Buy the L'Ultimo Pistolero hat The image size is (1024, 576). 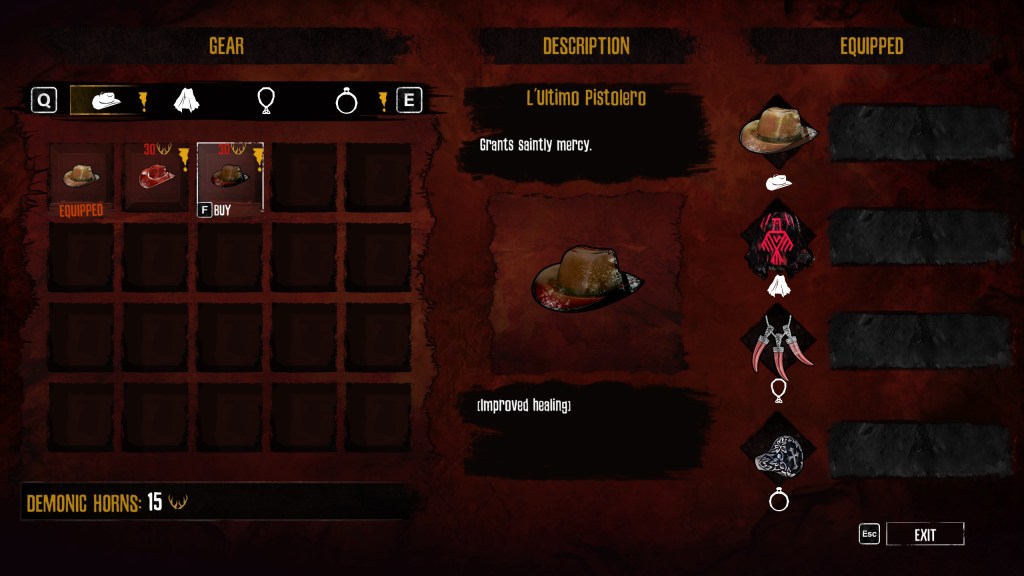pos(230,177)
